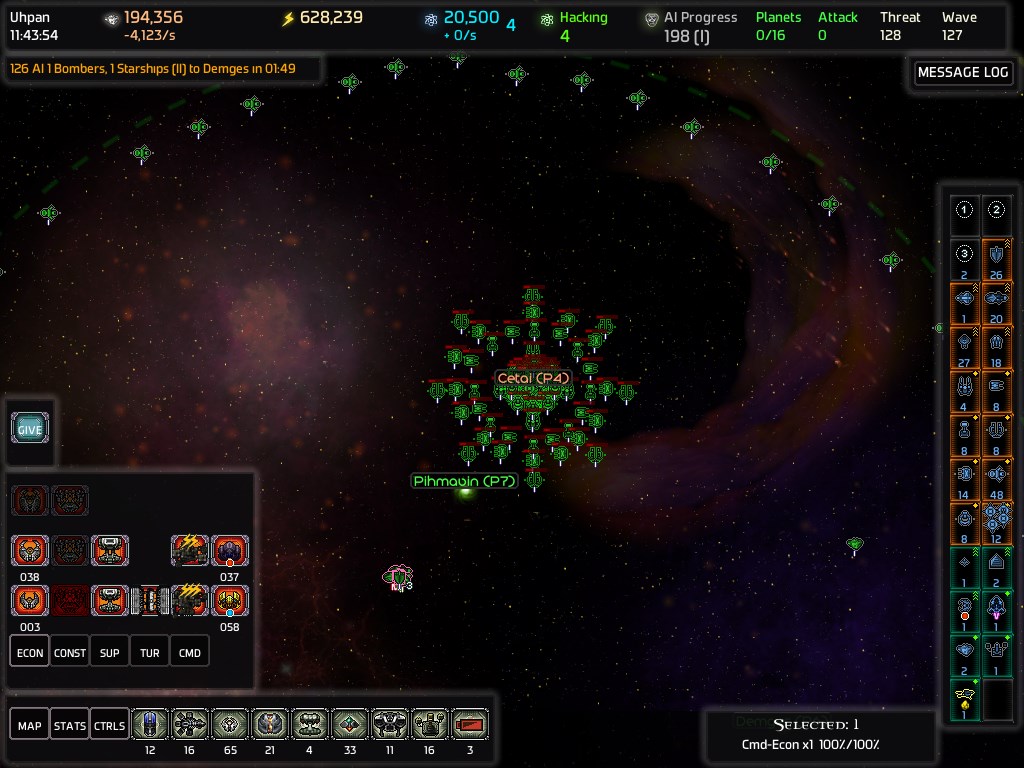Open the CTRLS menu
Screen dimensions: 1024x768
coord(109,725)
